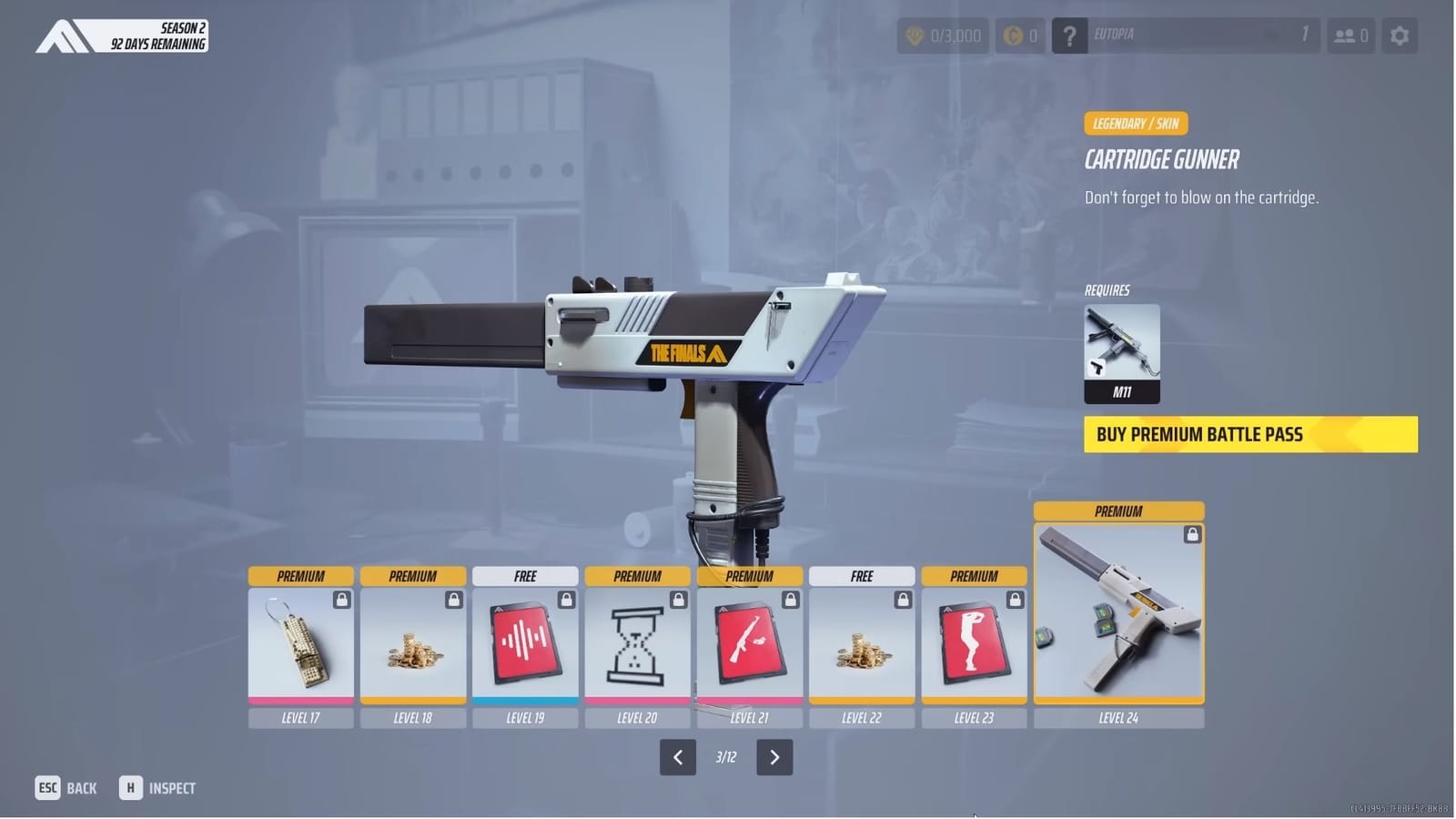This screenshot has height=819, width=1456.
Task: Click the 3/12 page indicator
Action: 726,756
